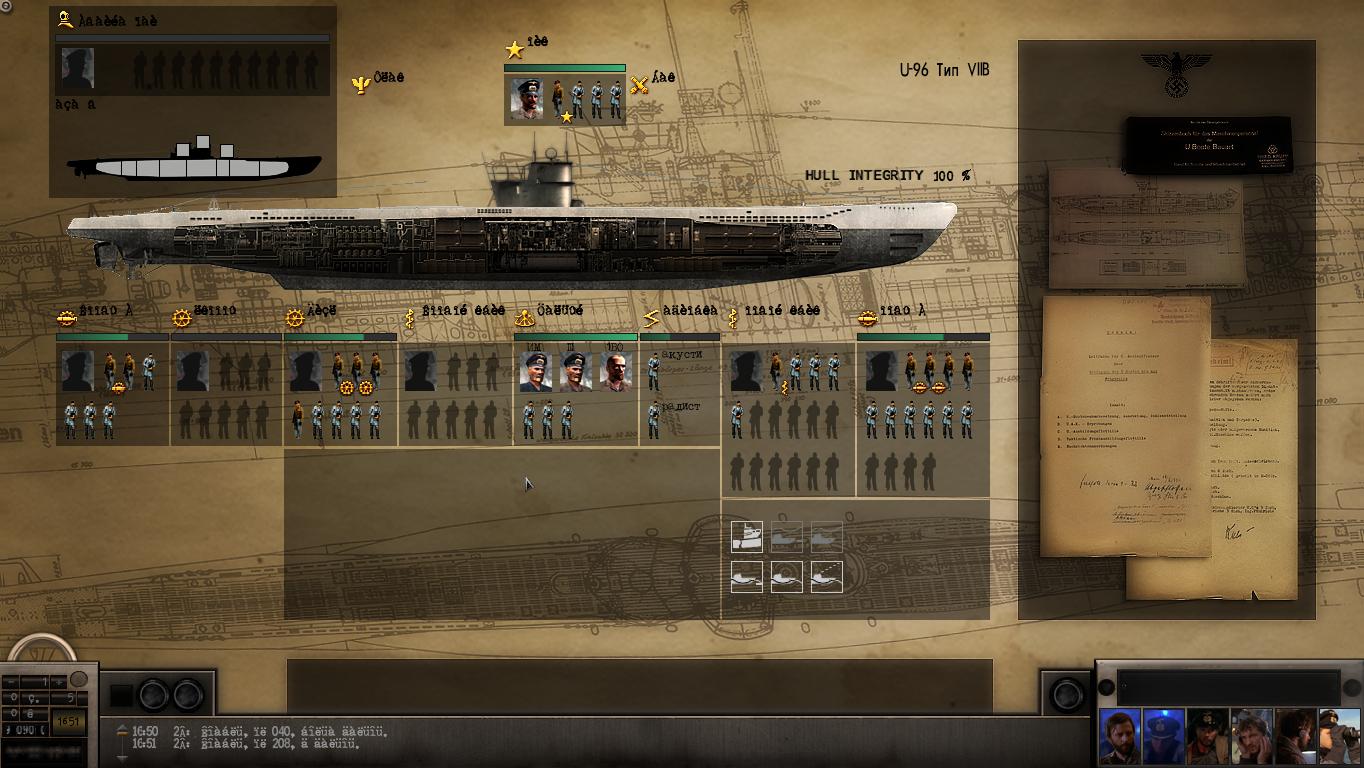
Task: Click the message log down arrow
Action: (x=122, y=758)
